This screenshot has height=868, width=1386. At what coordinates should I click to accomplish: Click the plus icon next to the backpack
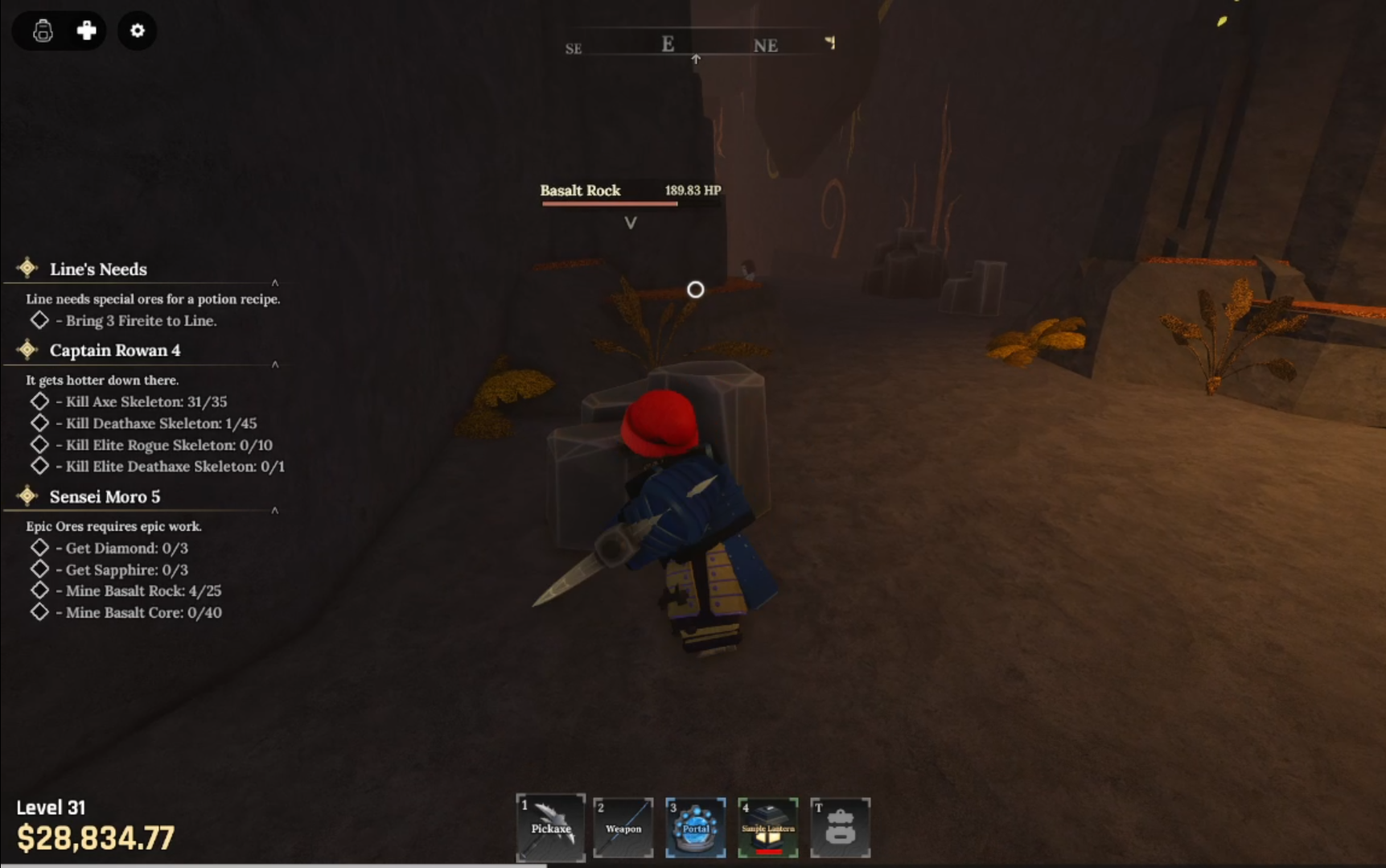tap(87, 31)
